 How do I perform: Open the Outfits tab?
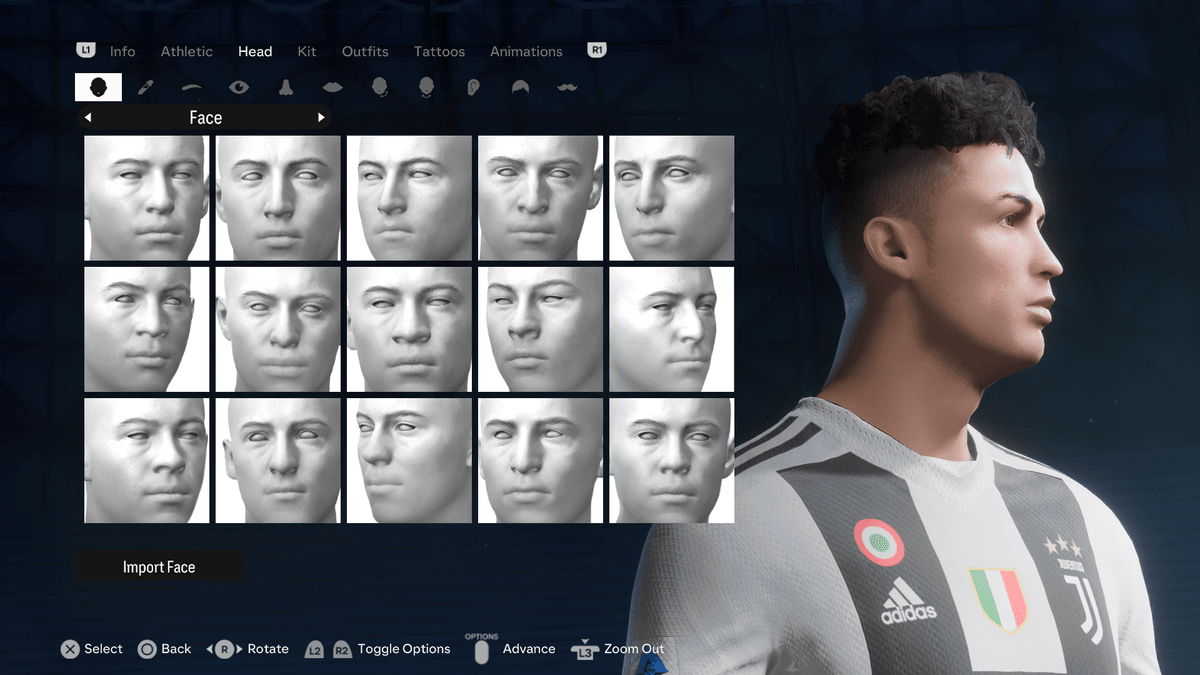365,51
